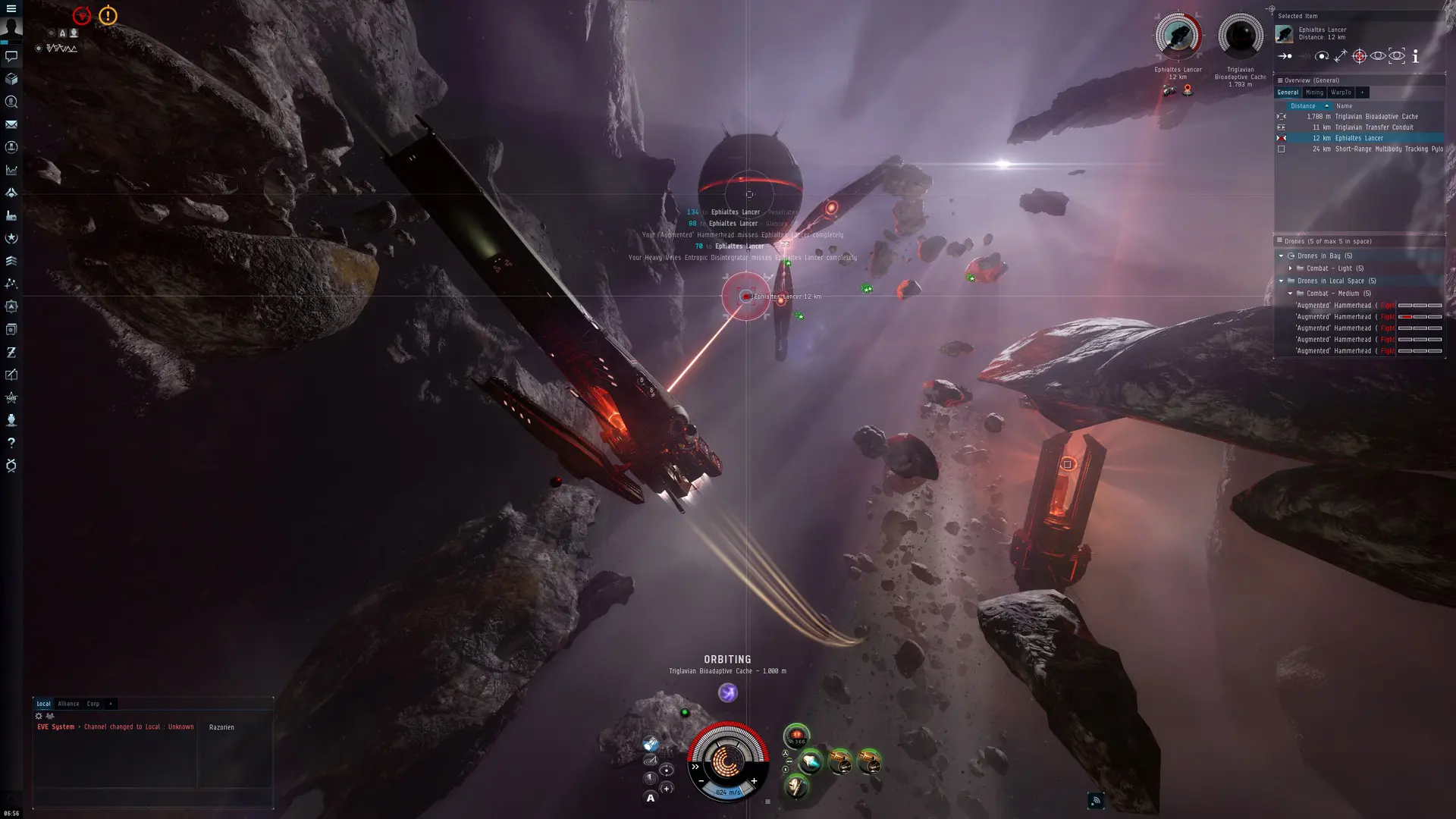
Task: Check the box next to Short-Range Multibody Tracking Pylon
Action: [1281, 150]
